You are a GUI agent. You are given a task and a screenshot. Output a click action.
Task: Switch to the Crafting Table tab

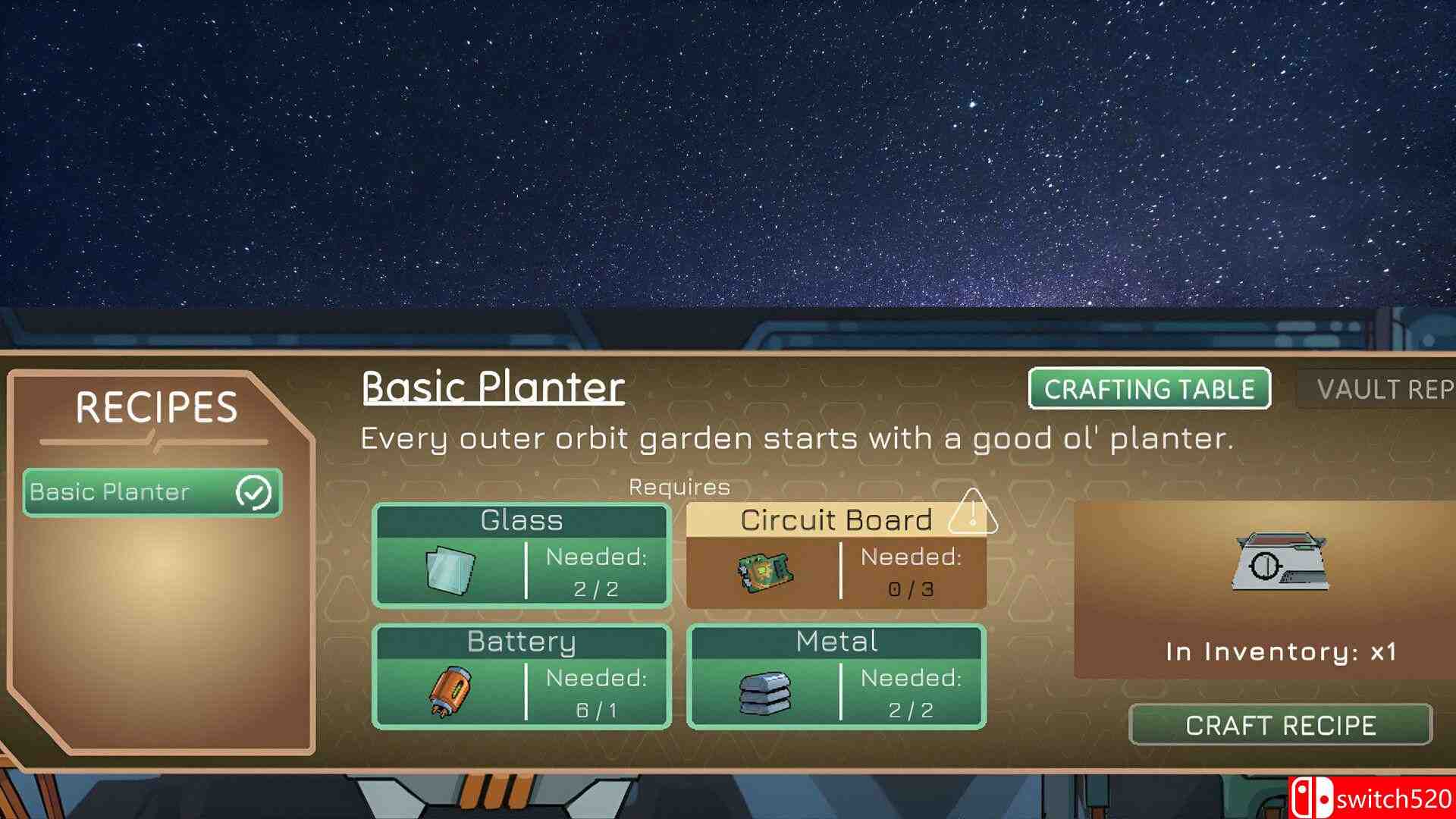(1148, 390)
